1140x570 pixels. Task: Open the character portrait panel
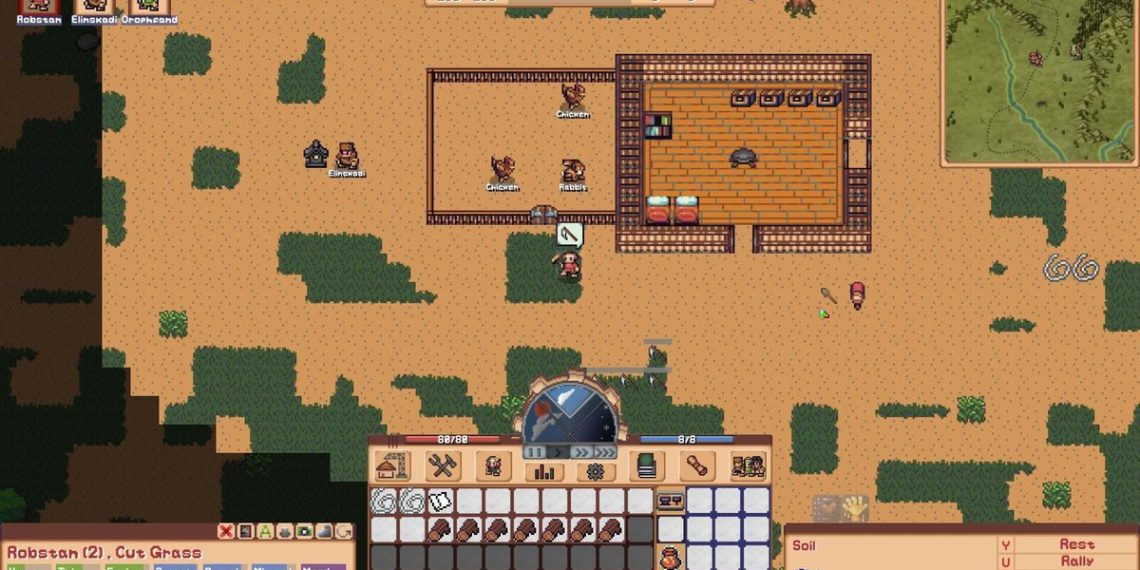[492, 466]
